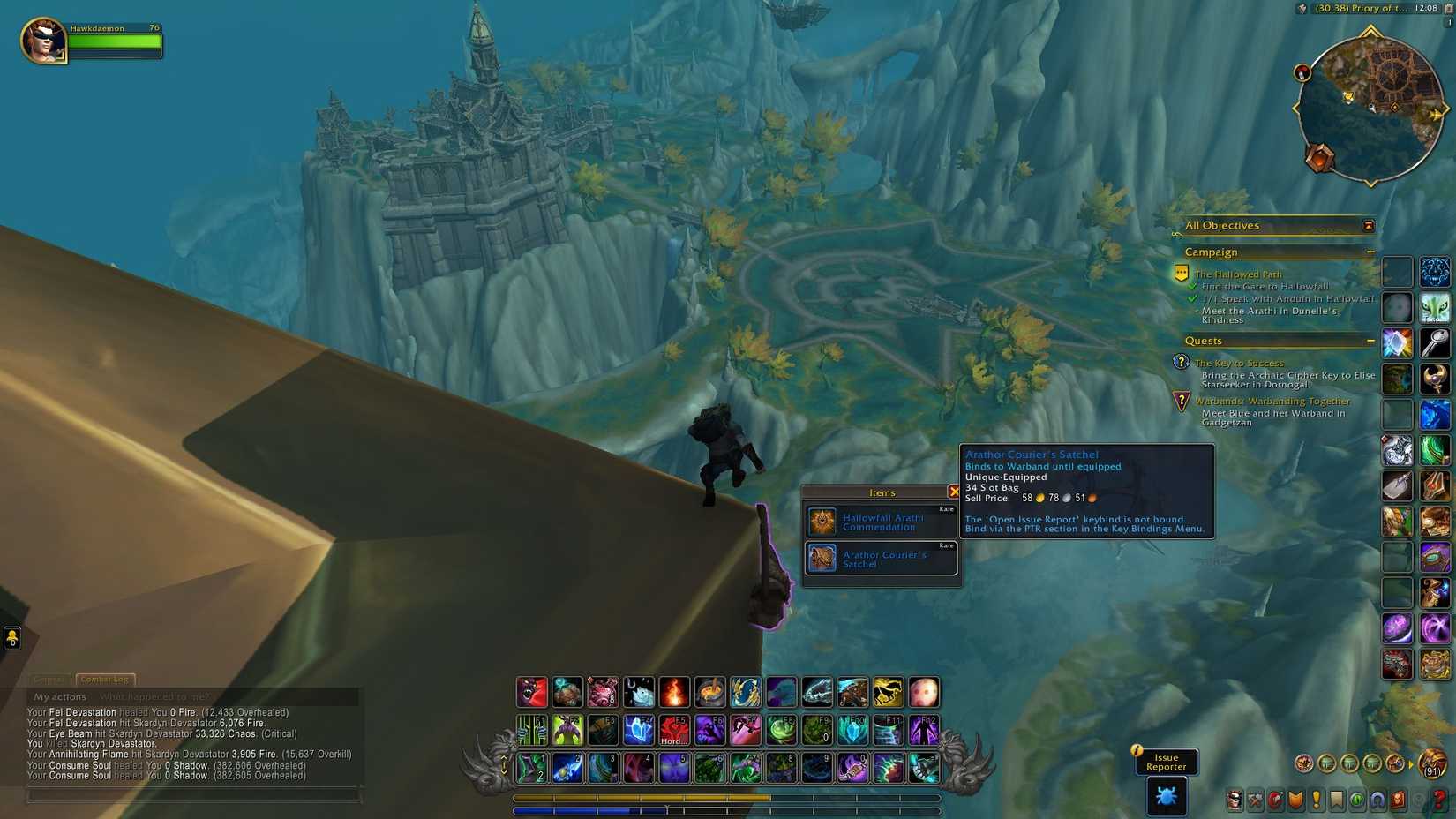
Task: Select the My actions tab
Action: pos(58,696)
